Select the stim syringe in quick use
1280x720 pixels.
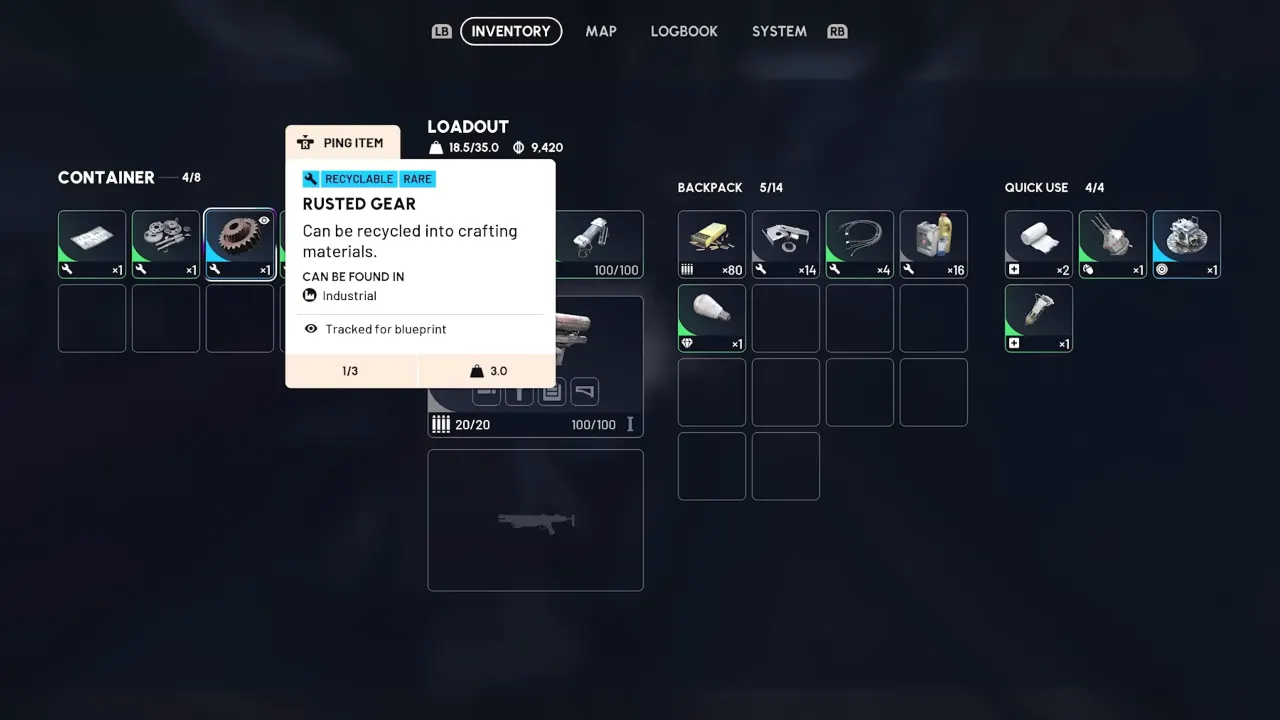coord(1038,318)
